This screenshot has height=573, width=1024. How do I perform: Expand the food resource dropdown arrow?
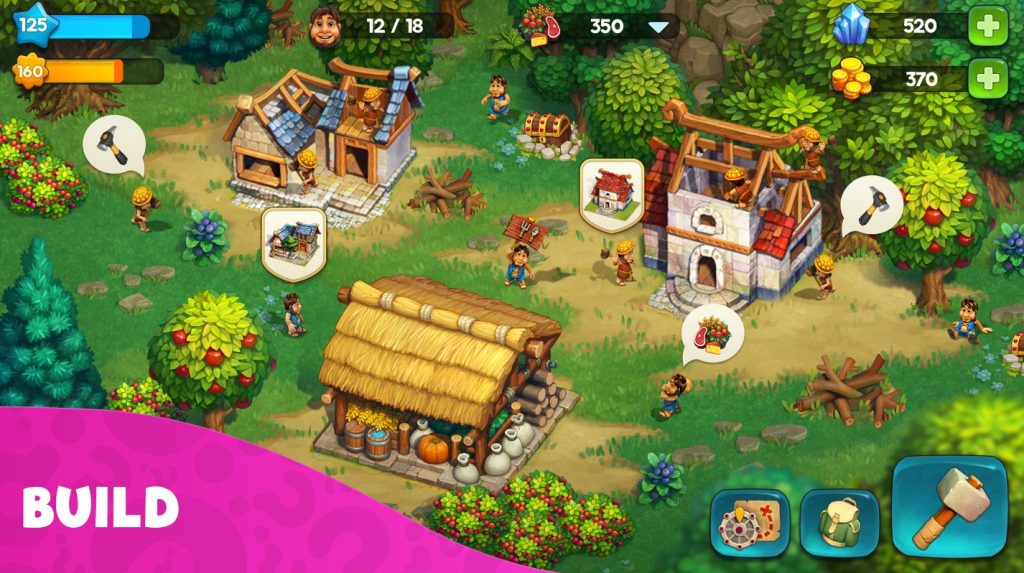(658, 27)
